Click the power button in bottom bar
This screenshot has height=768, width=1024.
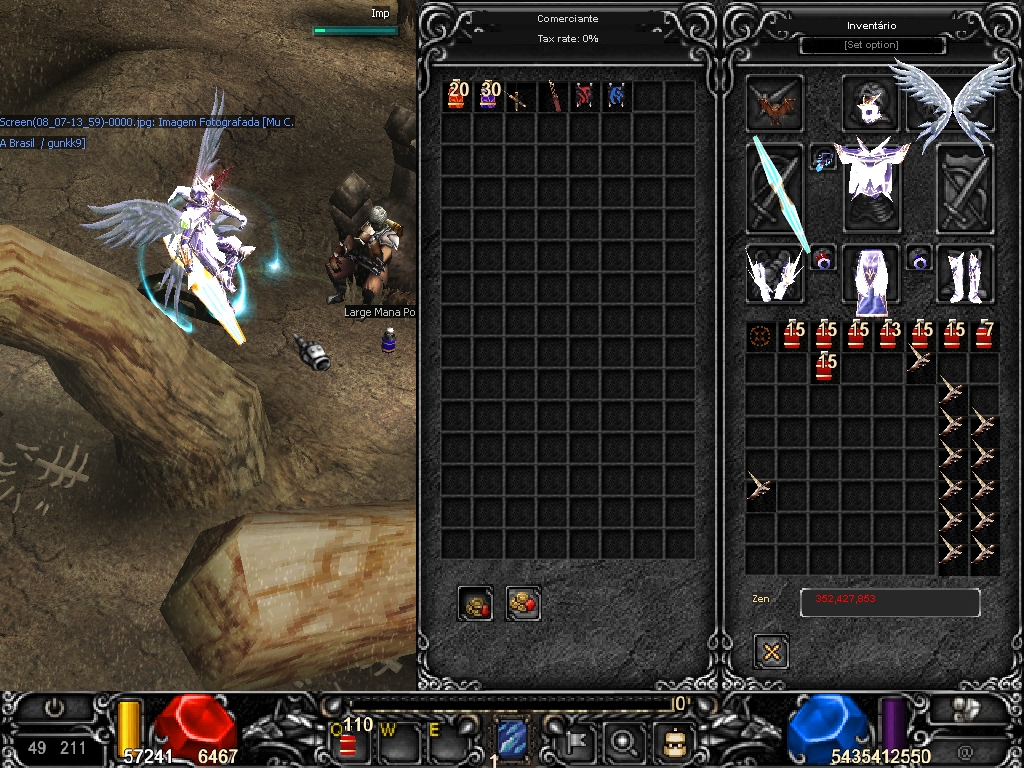(54, 707)
